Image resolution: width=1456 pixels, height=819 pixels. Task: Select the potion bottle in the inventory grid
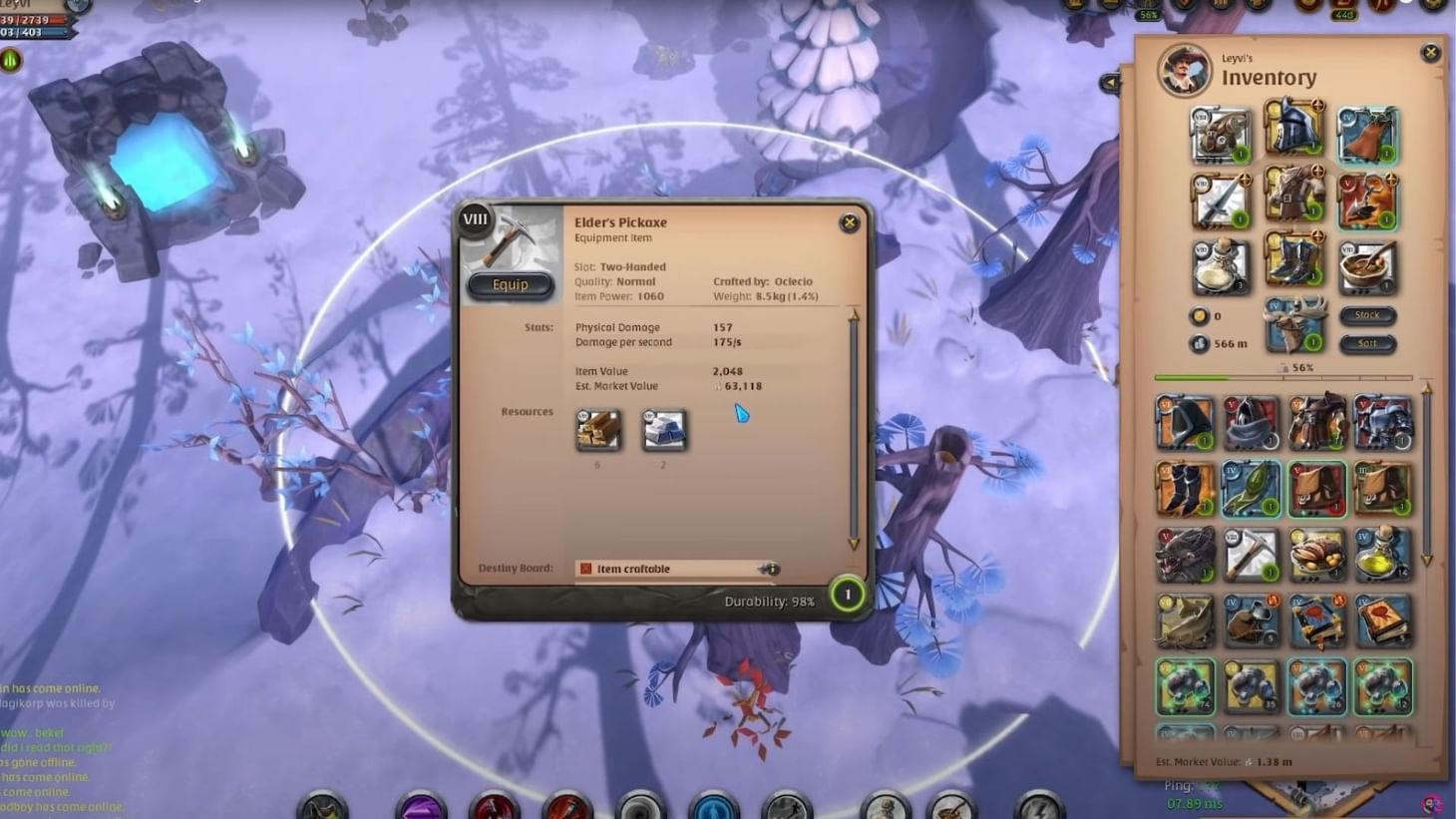1382,555
